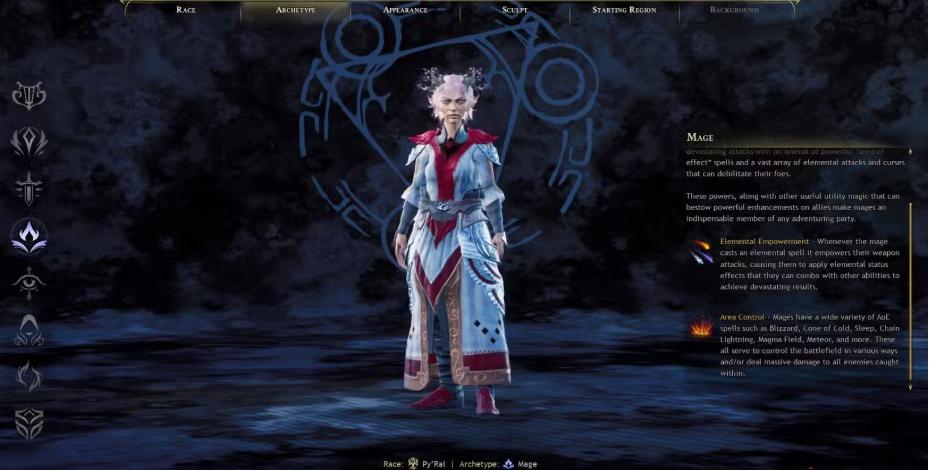
Task: Select the lyre-shaped archetype icon
Action: 28,95
